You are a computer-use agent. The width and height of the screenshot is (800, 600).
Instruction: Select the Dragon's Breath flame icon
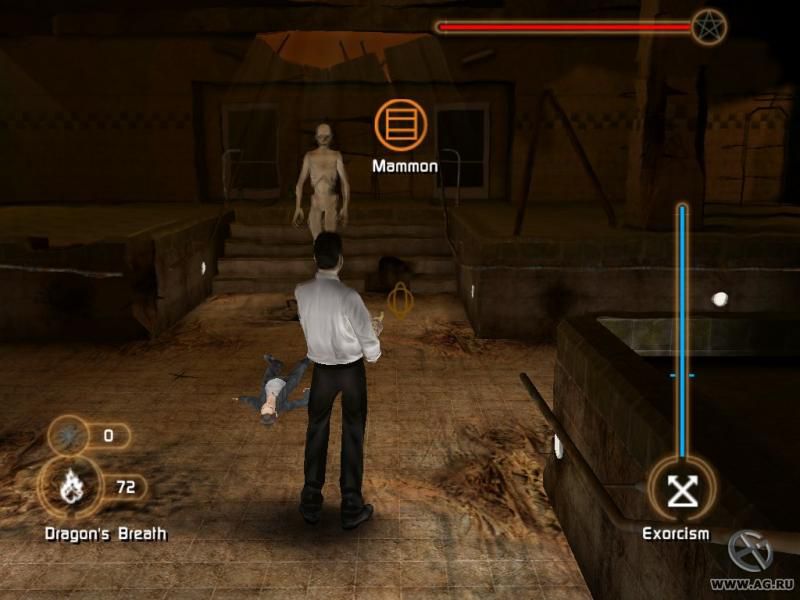70,489
